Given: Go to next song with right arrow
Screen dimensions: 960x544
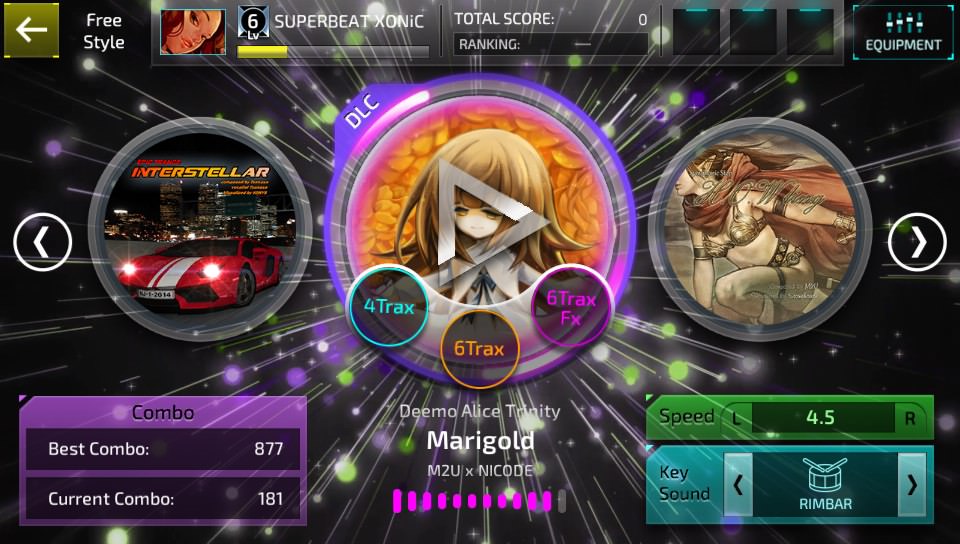Looking at the screenshot, I should click(916, 242).
